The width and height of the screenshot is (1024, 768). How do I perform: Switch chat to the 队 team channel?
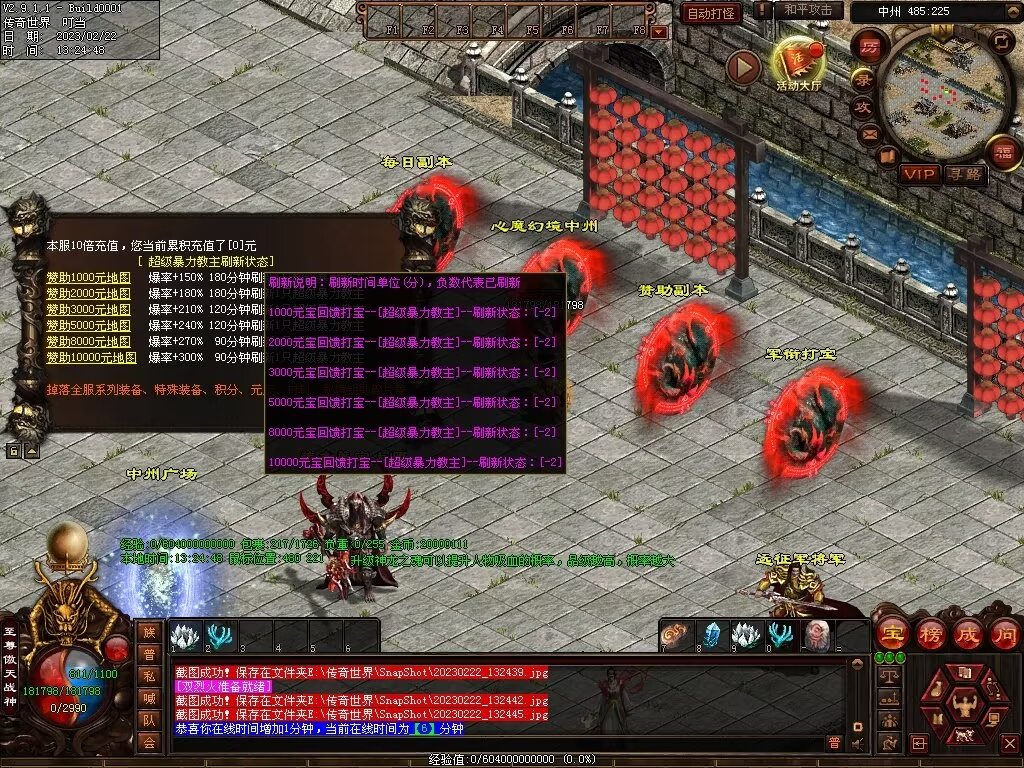click(149, 719)
